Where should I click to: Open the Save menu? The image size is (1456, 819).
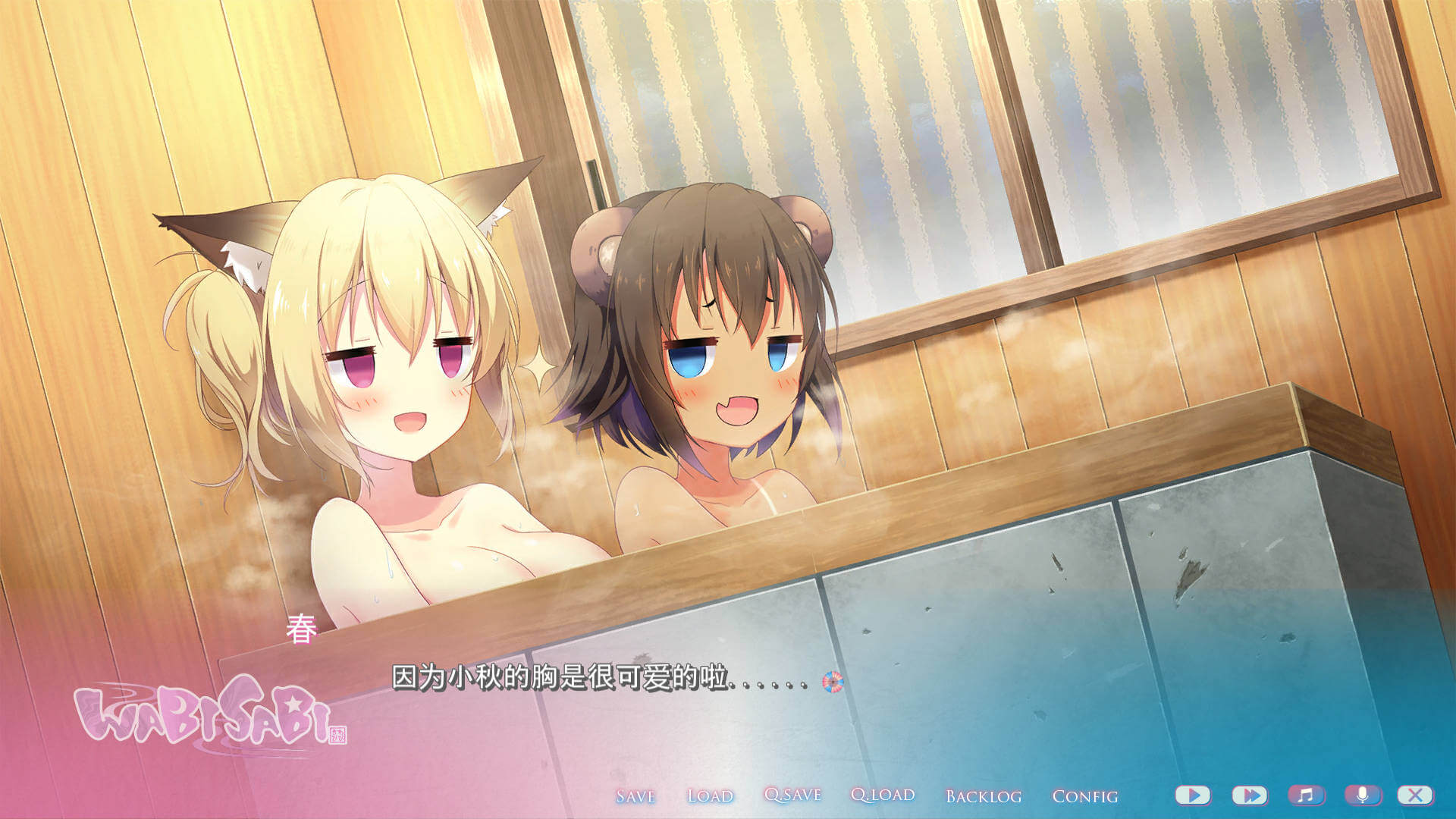(635, 795)
